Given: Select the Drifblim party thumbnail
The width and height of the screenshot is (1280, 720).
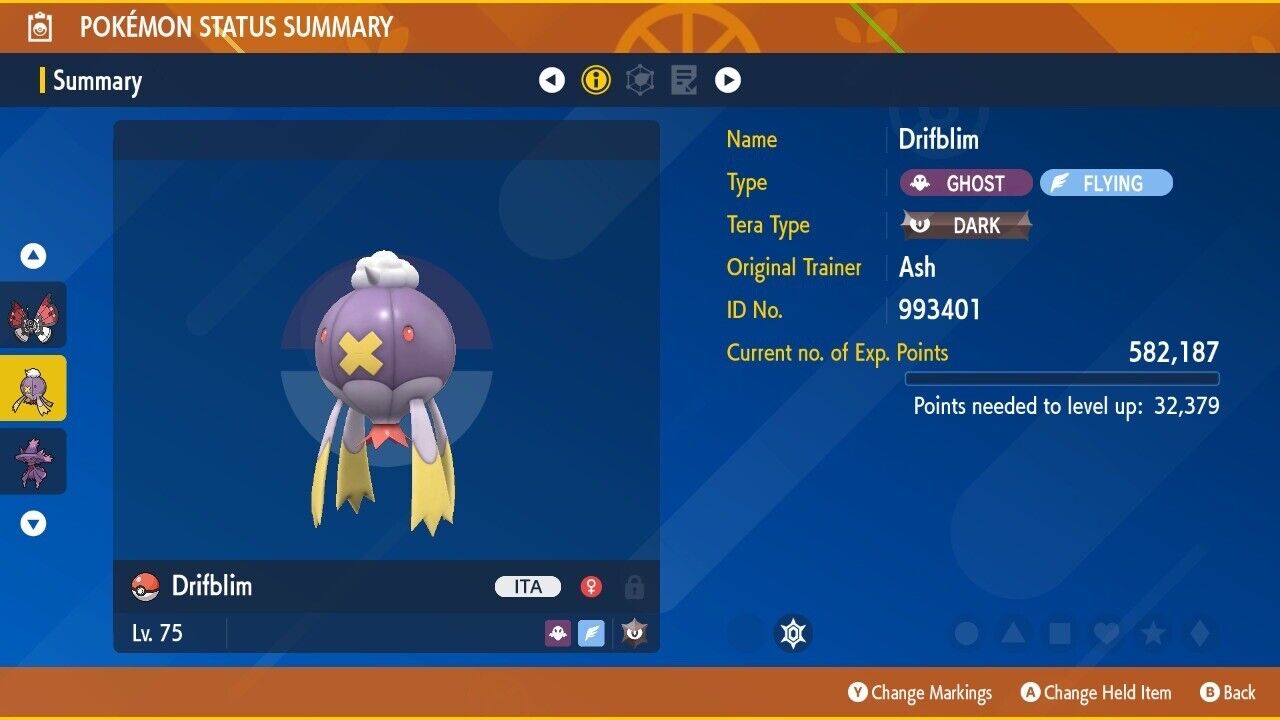Looking at the screenshot, I should [33, 388].
